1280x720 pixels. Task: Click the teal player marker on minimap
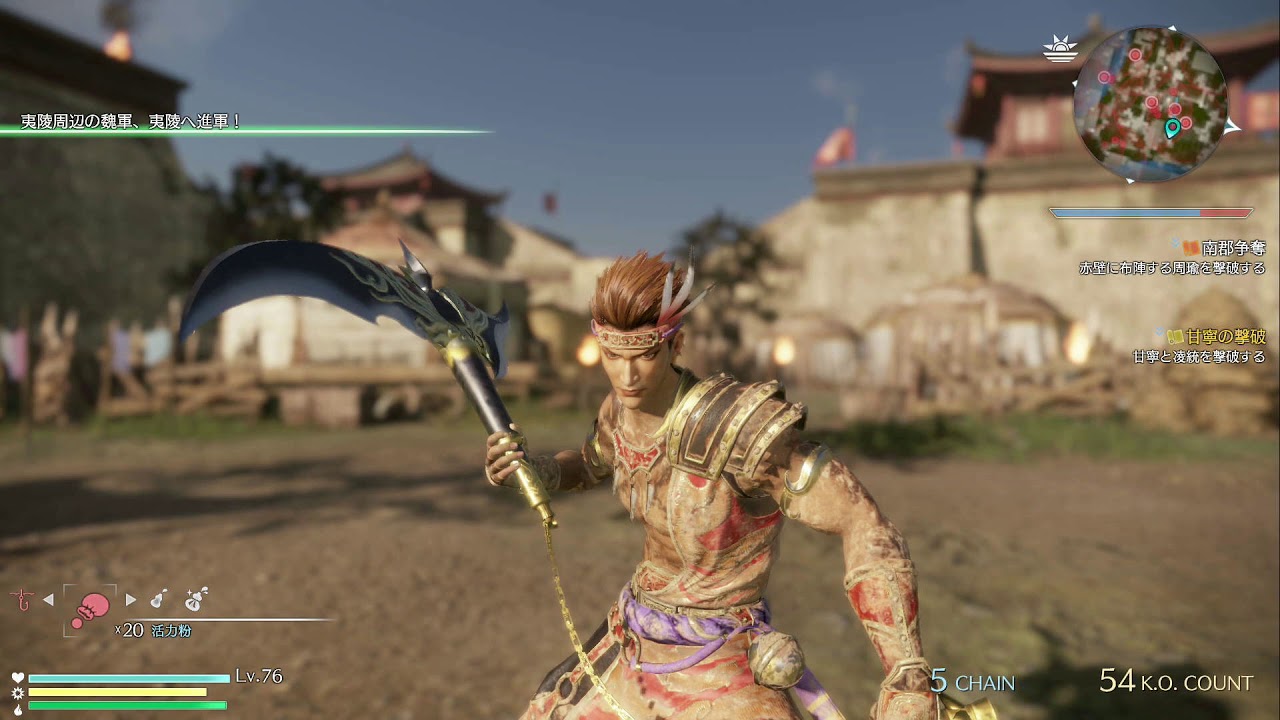coord(1172,128)
